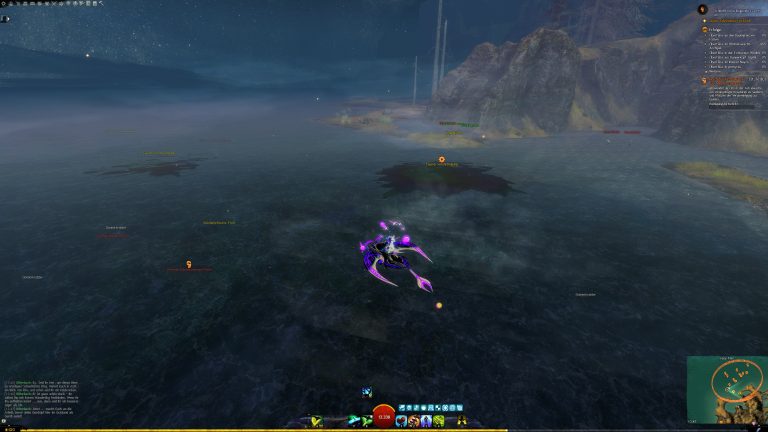Image resolution: width=768 pixels, height=432 pixels.
Task: Click the icon in the top-left corner
Action: [6, 18]
